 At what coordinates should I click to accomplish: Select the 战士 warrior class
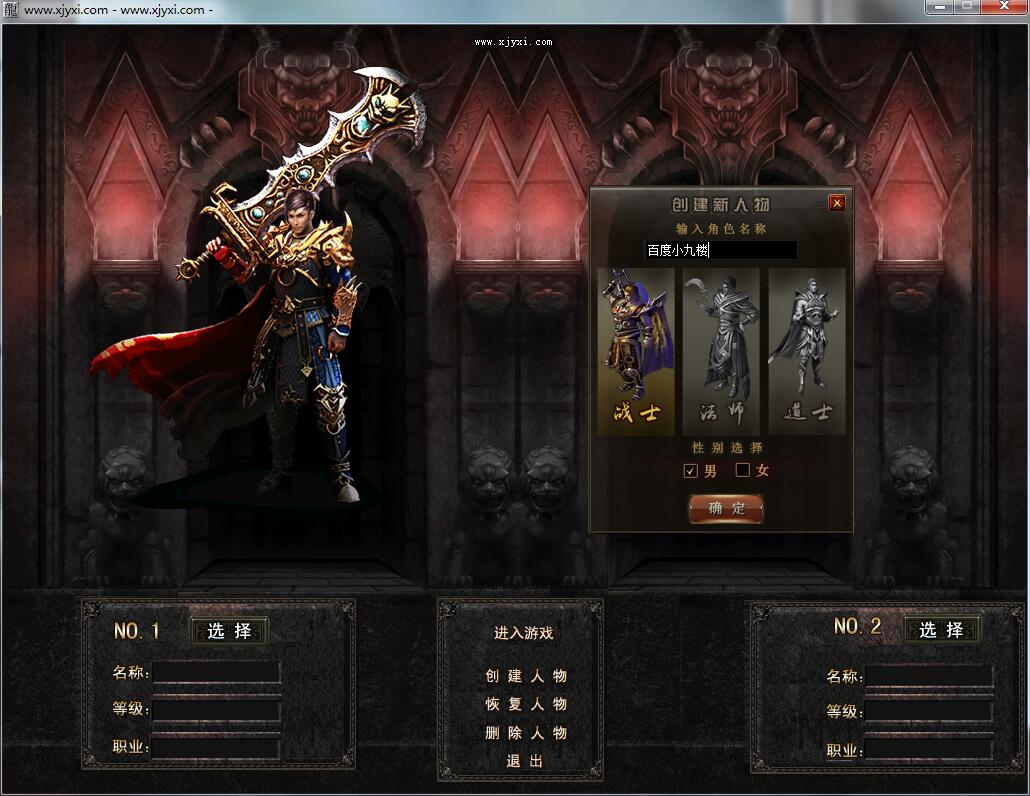[636, 350]
